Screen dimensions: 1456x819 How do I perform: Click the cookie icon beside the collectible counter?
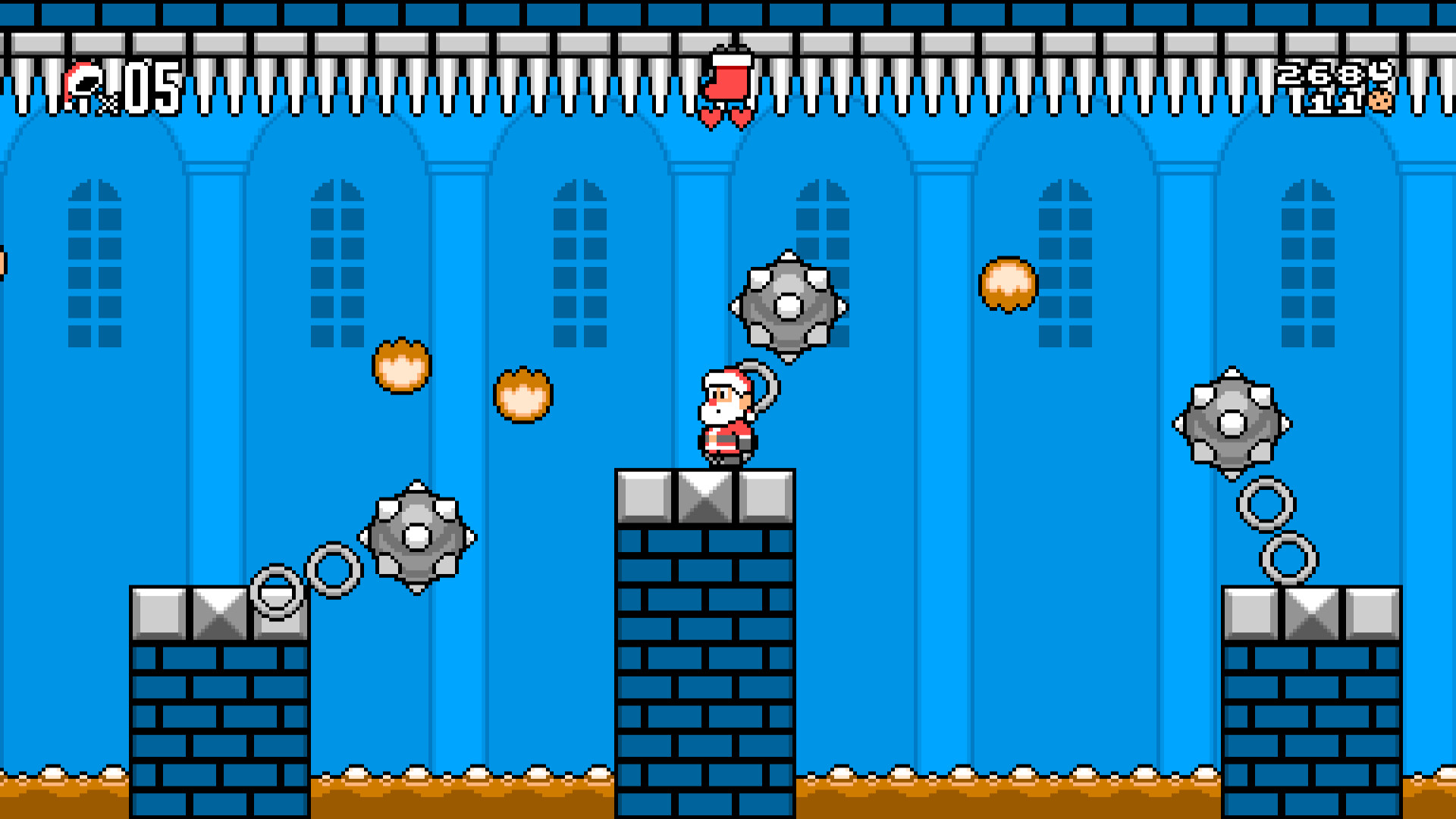pyautogui.click(x=1379, y=100)
